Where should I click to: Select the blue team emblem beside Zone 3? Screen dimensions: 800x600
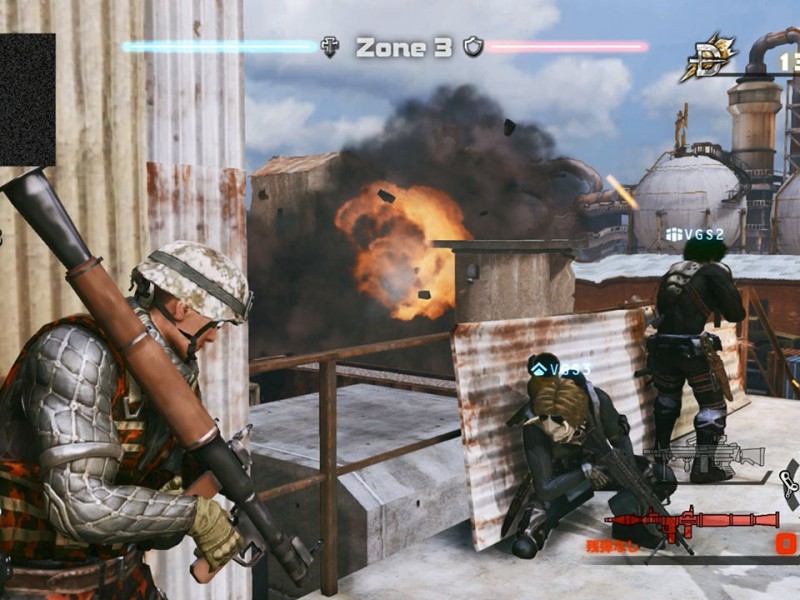[x=329, y=46]
